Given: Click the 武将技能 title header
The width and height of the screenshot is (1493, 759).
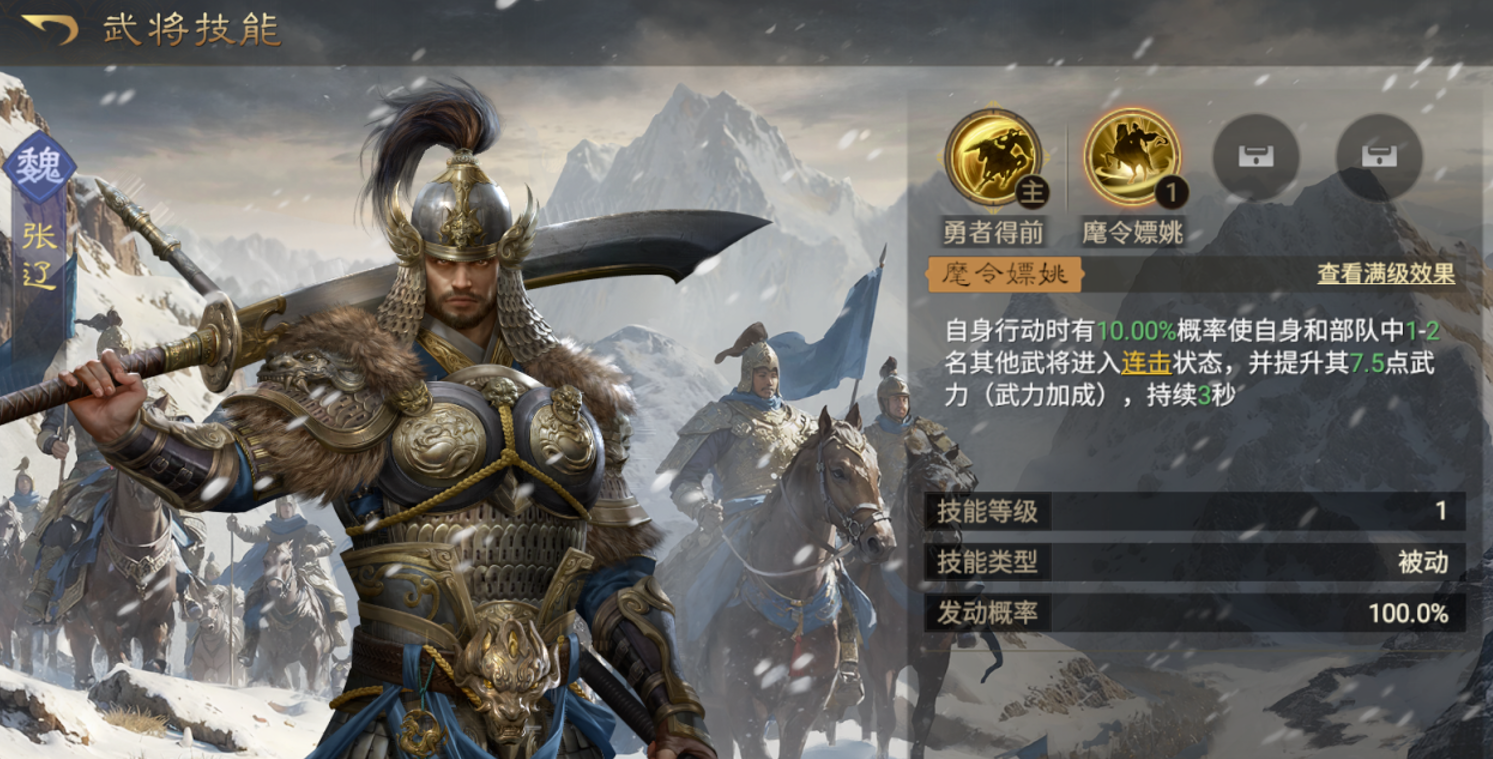Looking at the screenshot, I should pos(188,30).
